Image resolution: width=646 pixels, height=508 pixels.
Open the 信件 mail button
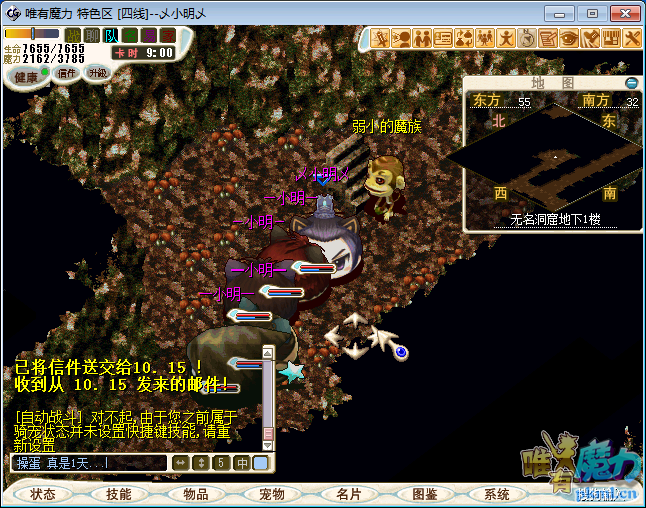pyautogui.click(x=67, y=73)
